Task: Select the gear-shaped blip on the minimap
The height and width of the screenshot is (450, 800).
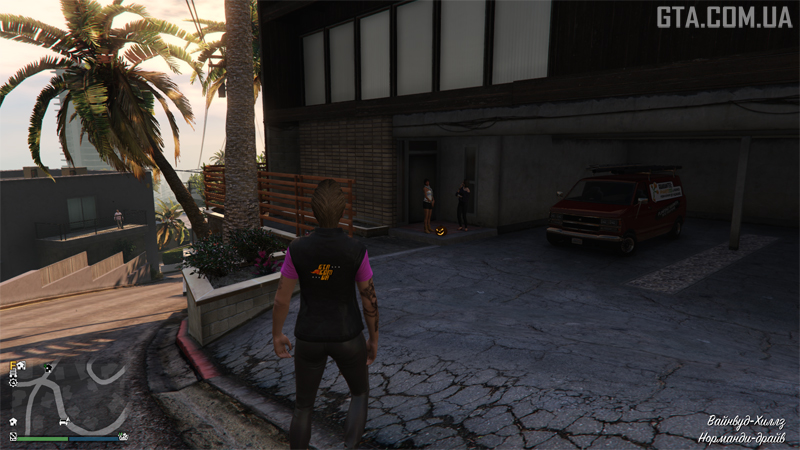Action: point(13,383)
